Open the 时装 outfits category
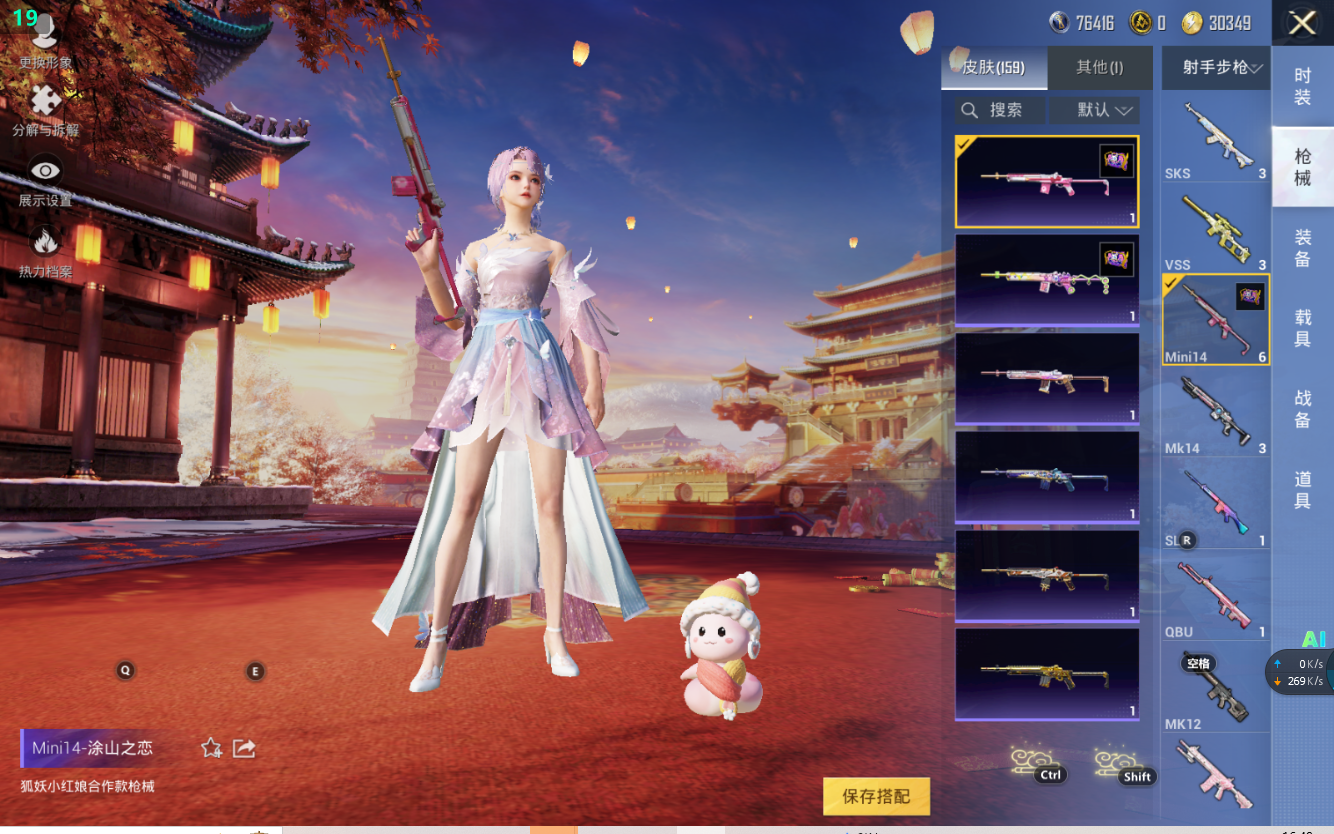The image size is (1334, 834). (x=1302, y=86)
